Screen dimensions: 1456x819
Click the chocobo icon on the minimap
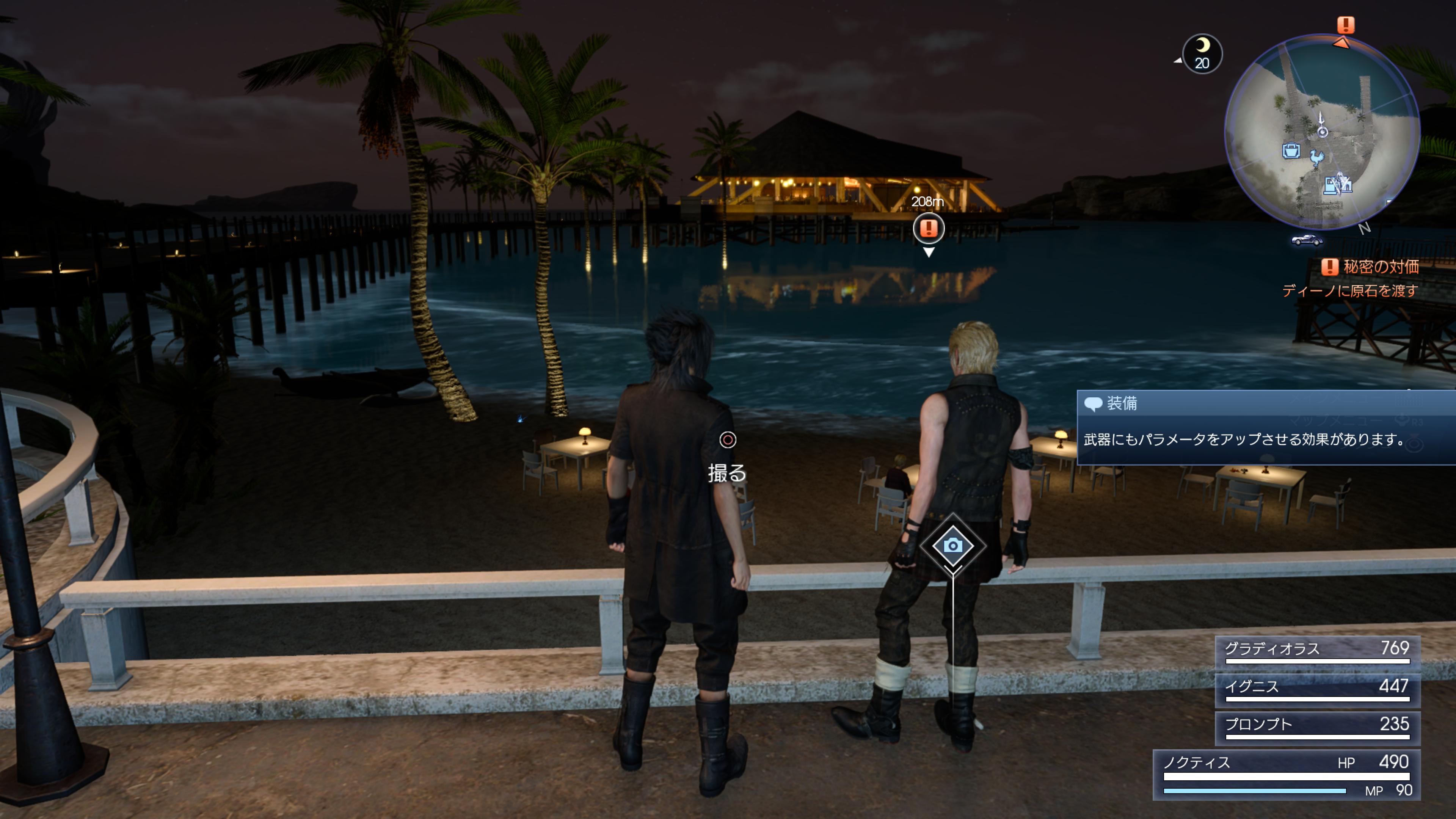pyautogui.click(x=1318, y=157)
